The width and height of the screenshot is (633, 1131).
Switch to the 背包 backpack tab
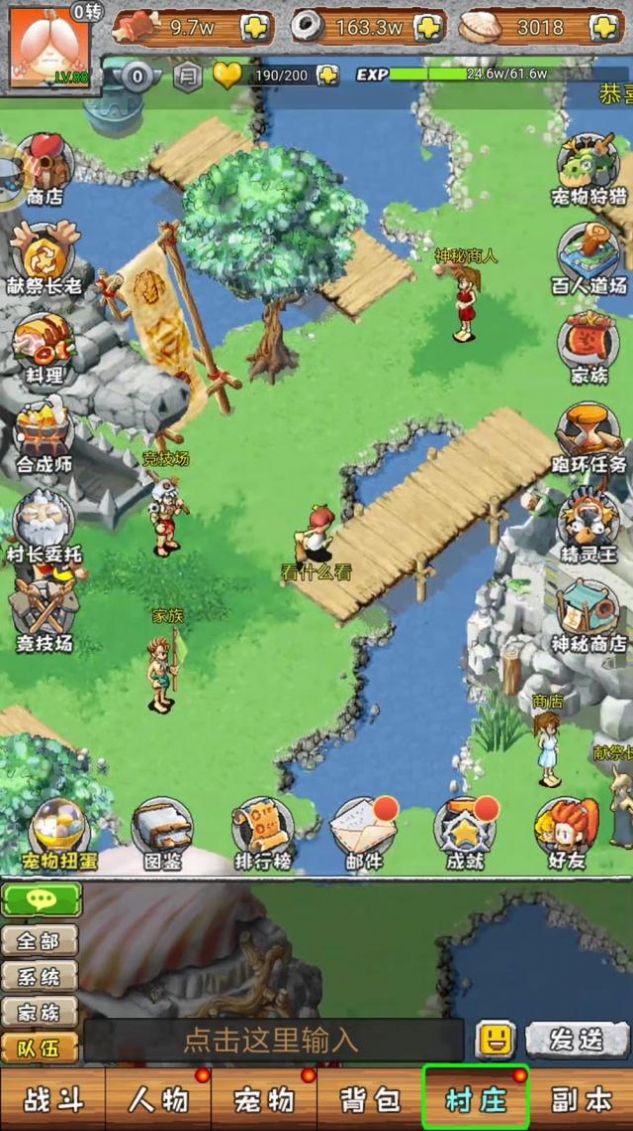pos(369,1100)
